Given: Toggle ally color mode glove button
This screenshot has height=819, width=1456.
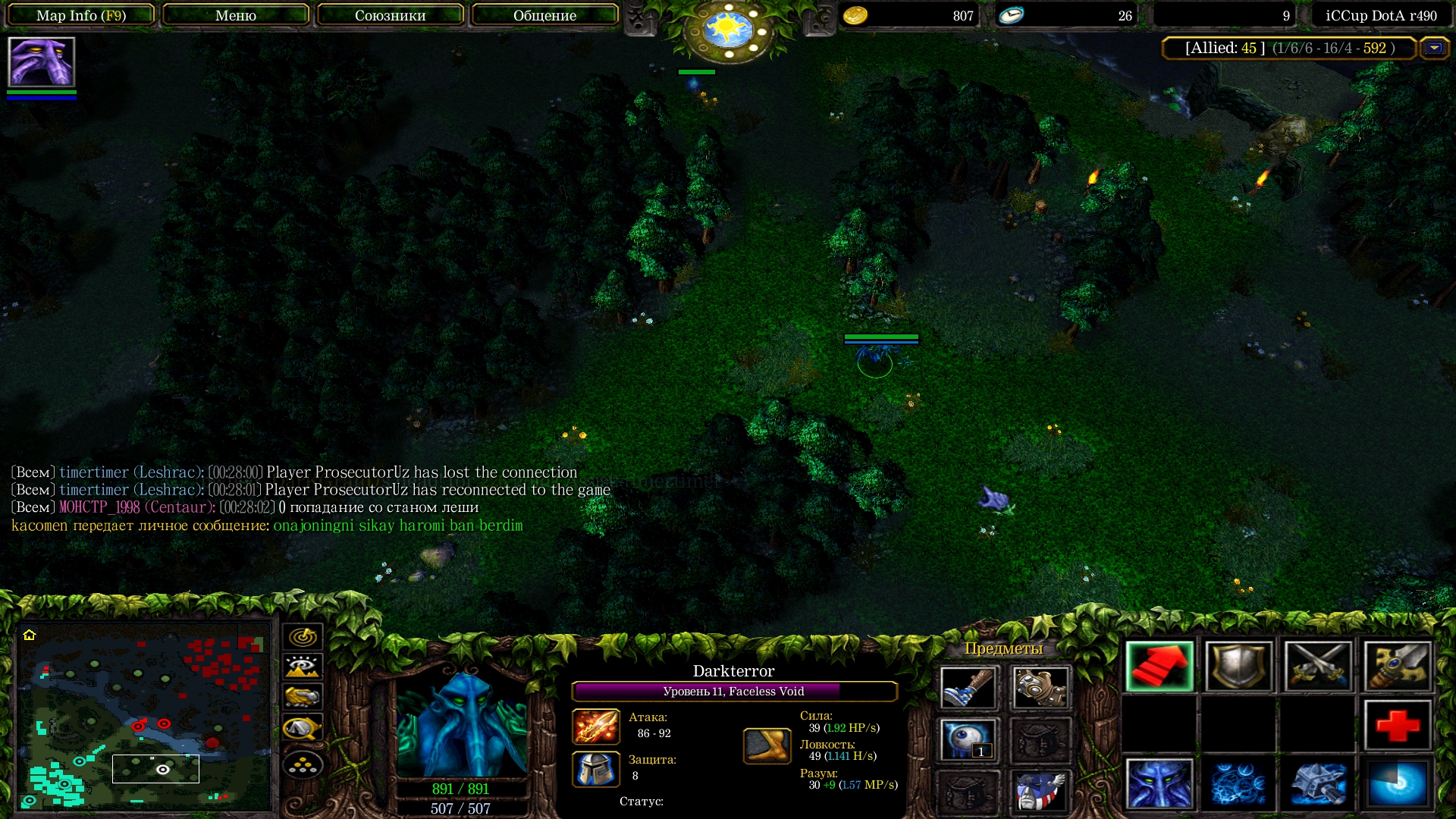Looking at the screenshot, I should click(303, 697).
